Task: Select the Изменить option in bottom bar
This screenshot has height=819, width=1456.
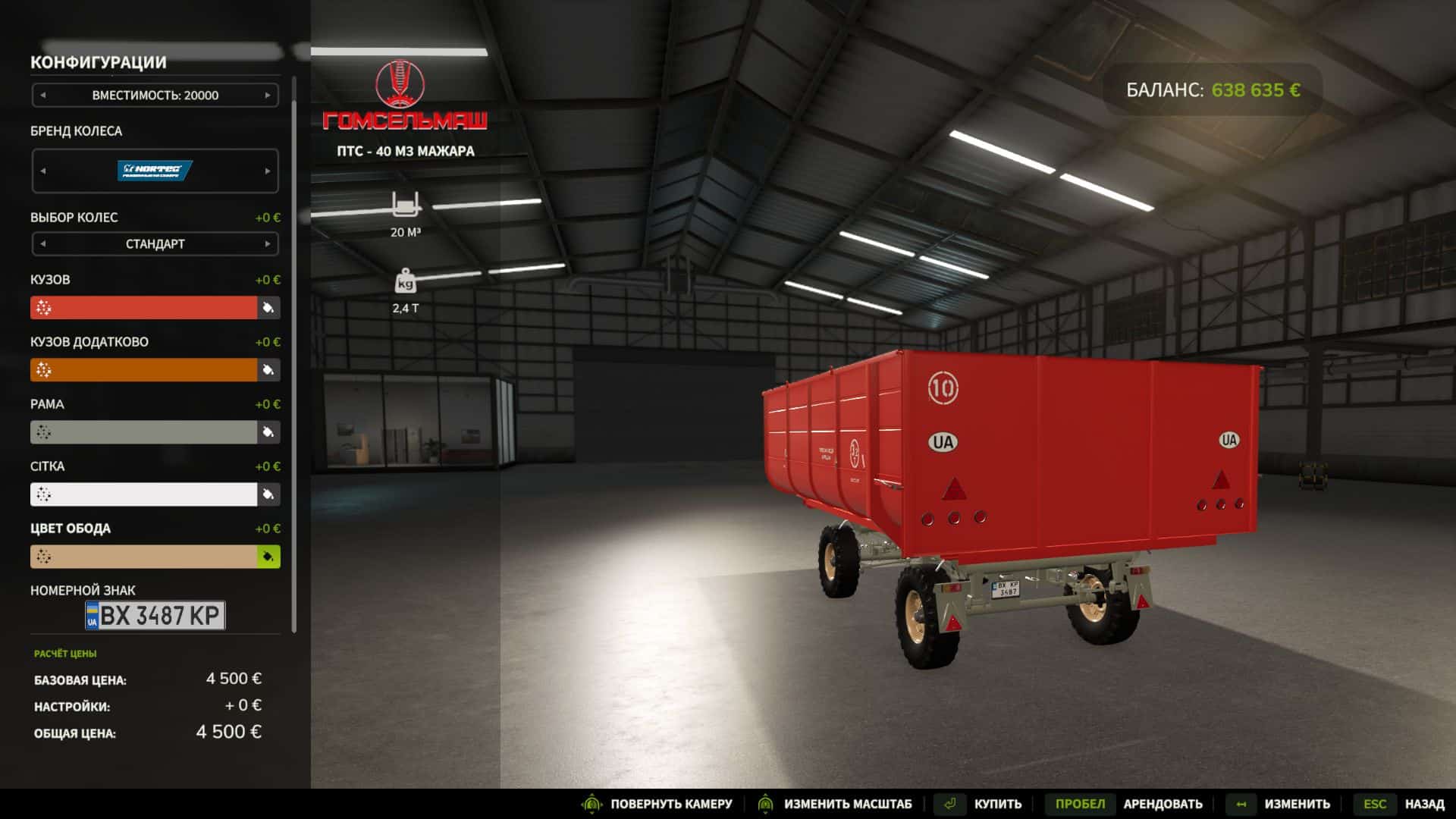Action: (1297, 804)
